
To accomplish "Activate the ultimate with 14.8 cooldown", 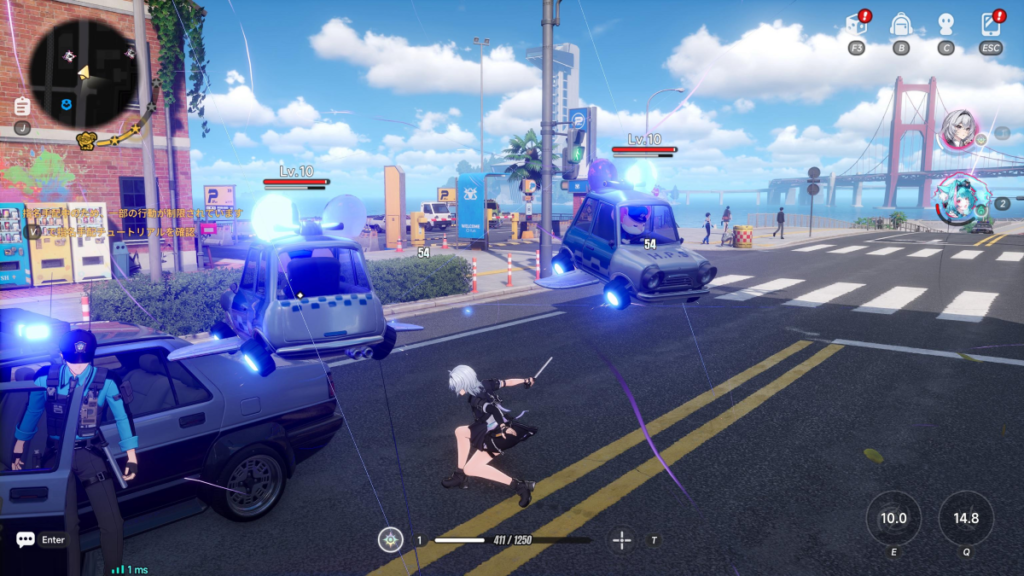I will point(966,518).
